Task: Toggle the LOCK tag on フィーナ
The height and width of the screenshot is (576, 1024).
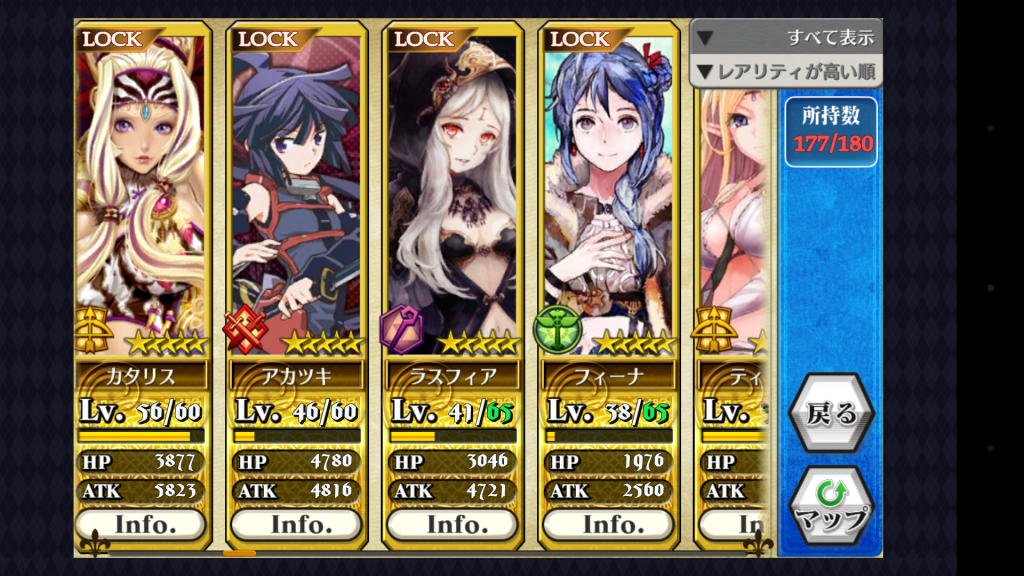Action: click(x=578, y=39)
